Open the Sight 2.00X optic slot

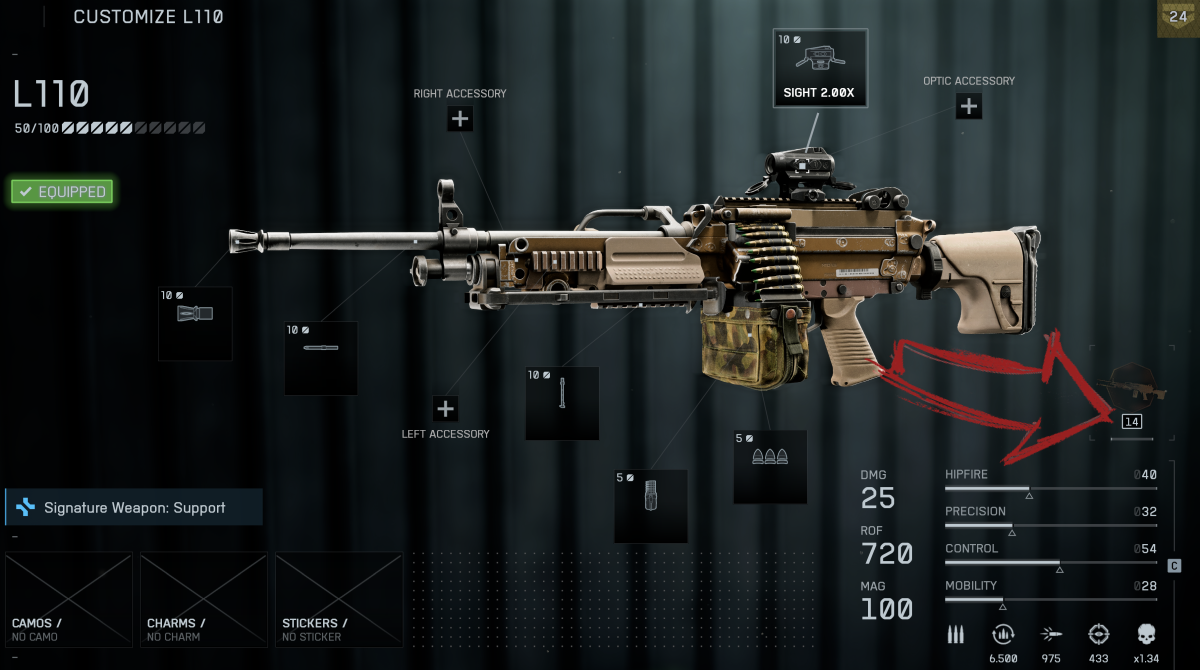tap(820, 68)
